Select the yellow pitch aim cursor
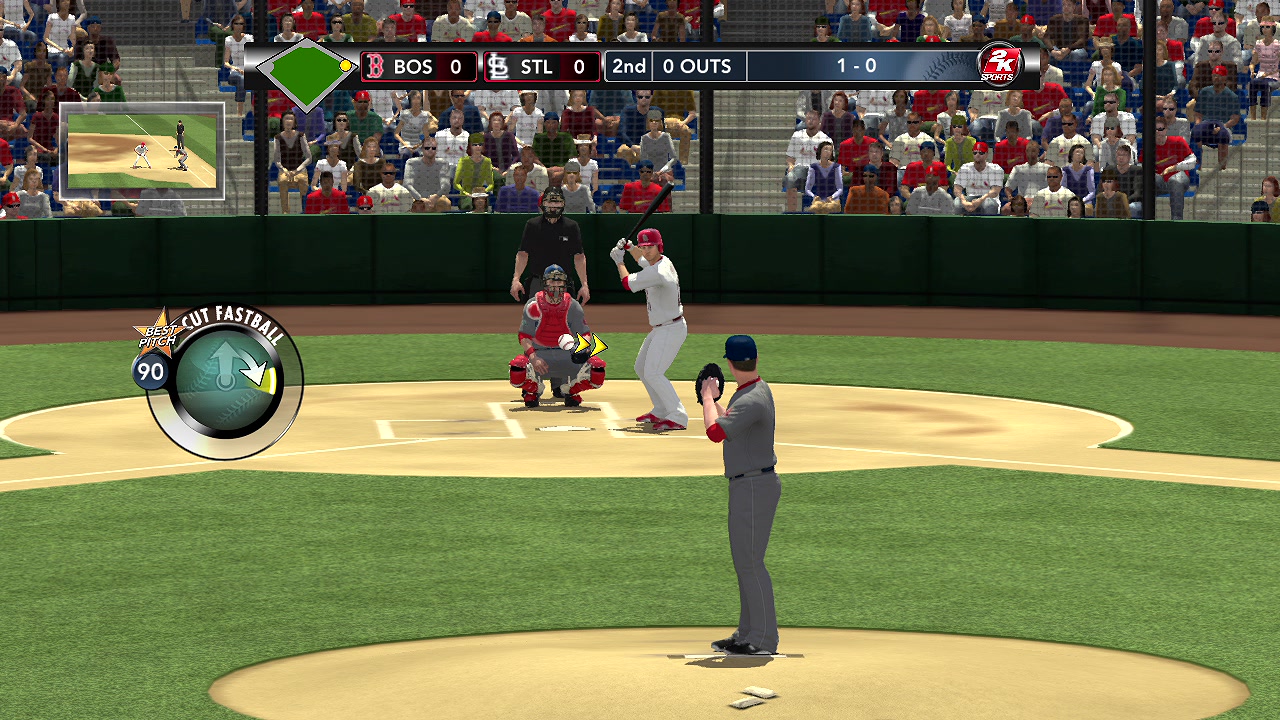Image resolution: width=1280 pixels, height=720 pixels. (590, 345)
